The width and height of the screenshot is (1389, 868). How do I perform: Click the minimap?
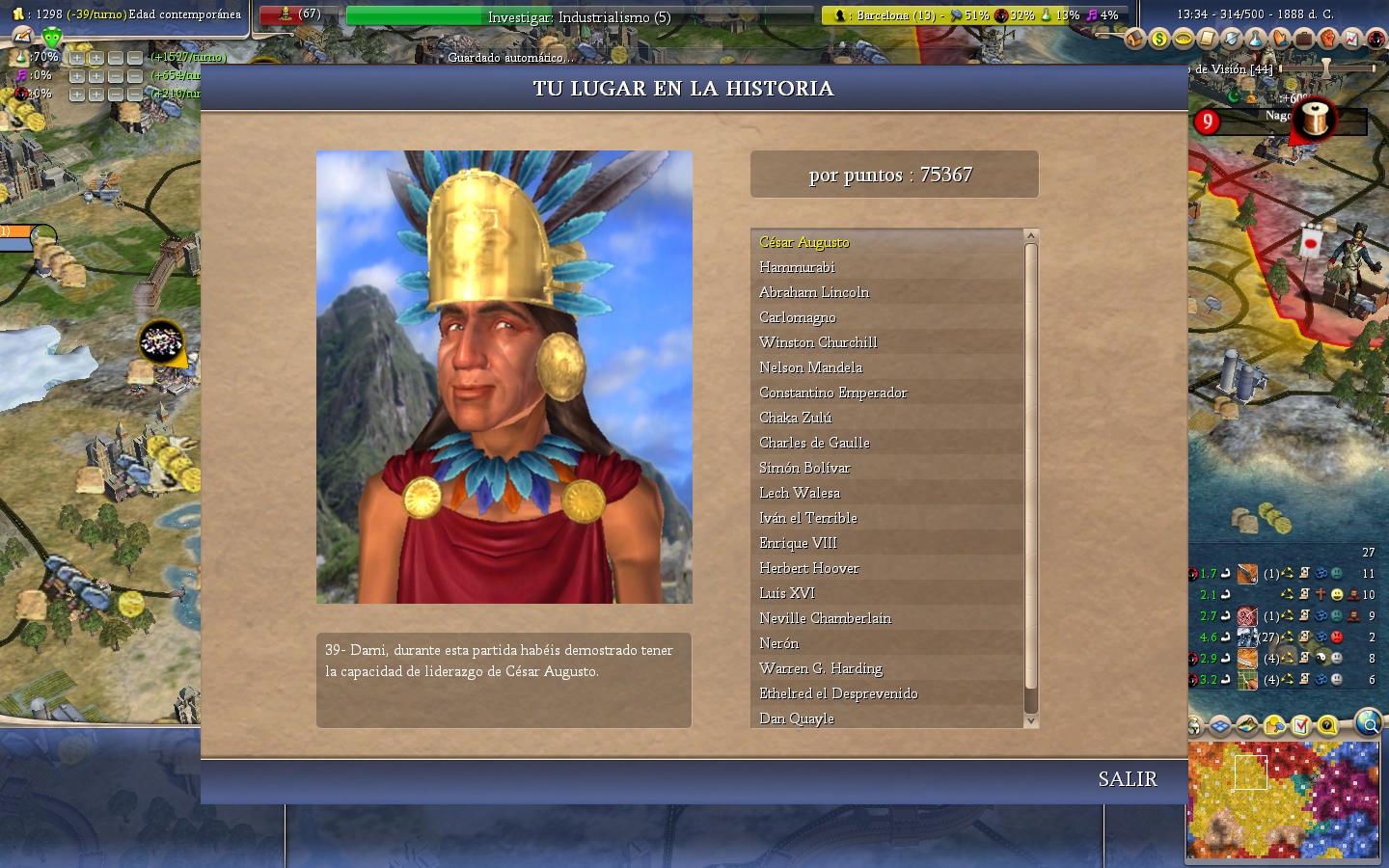point(1282,799)
